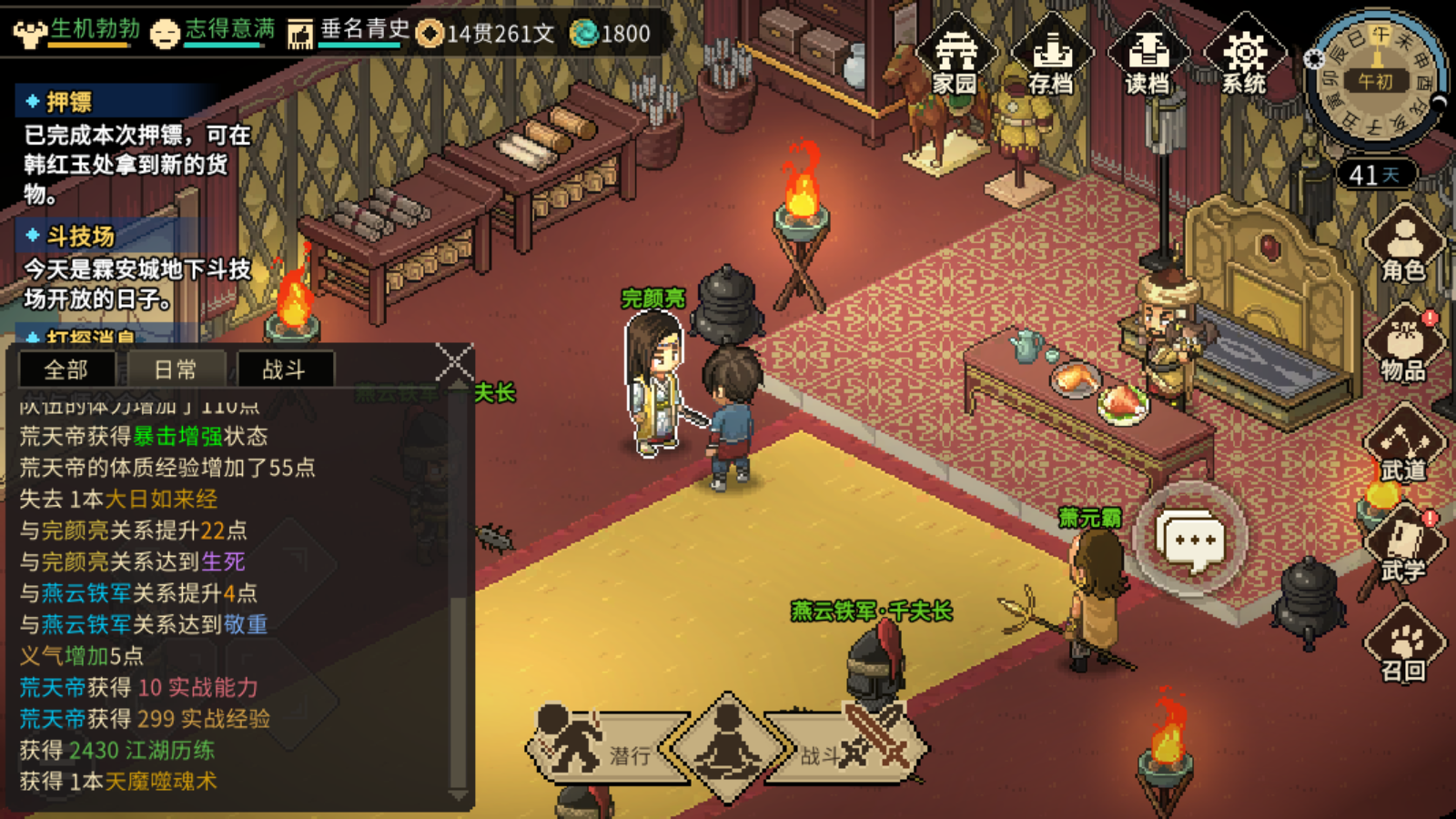Open the 押镖 escort quest entry
1456x819 pixels.
(70, 101)
